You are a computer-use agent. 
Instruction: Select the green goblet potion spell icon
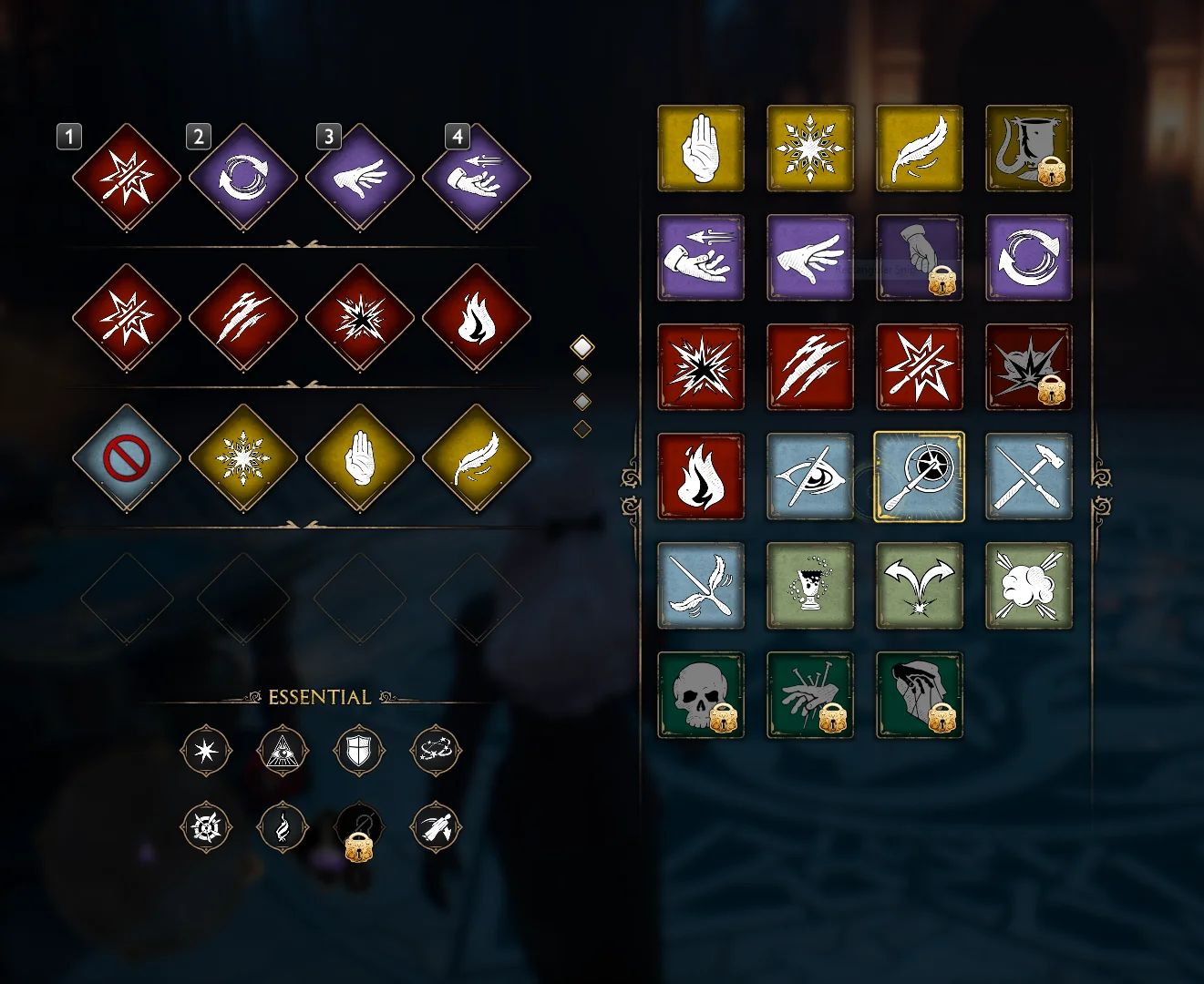coord(810,586)
